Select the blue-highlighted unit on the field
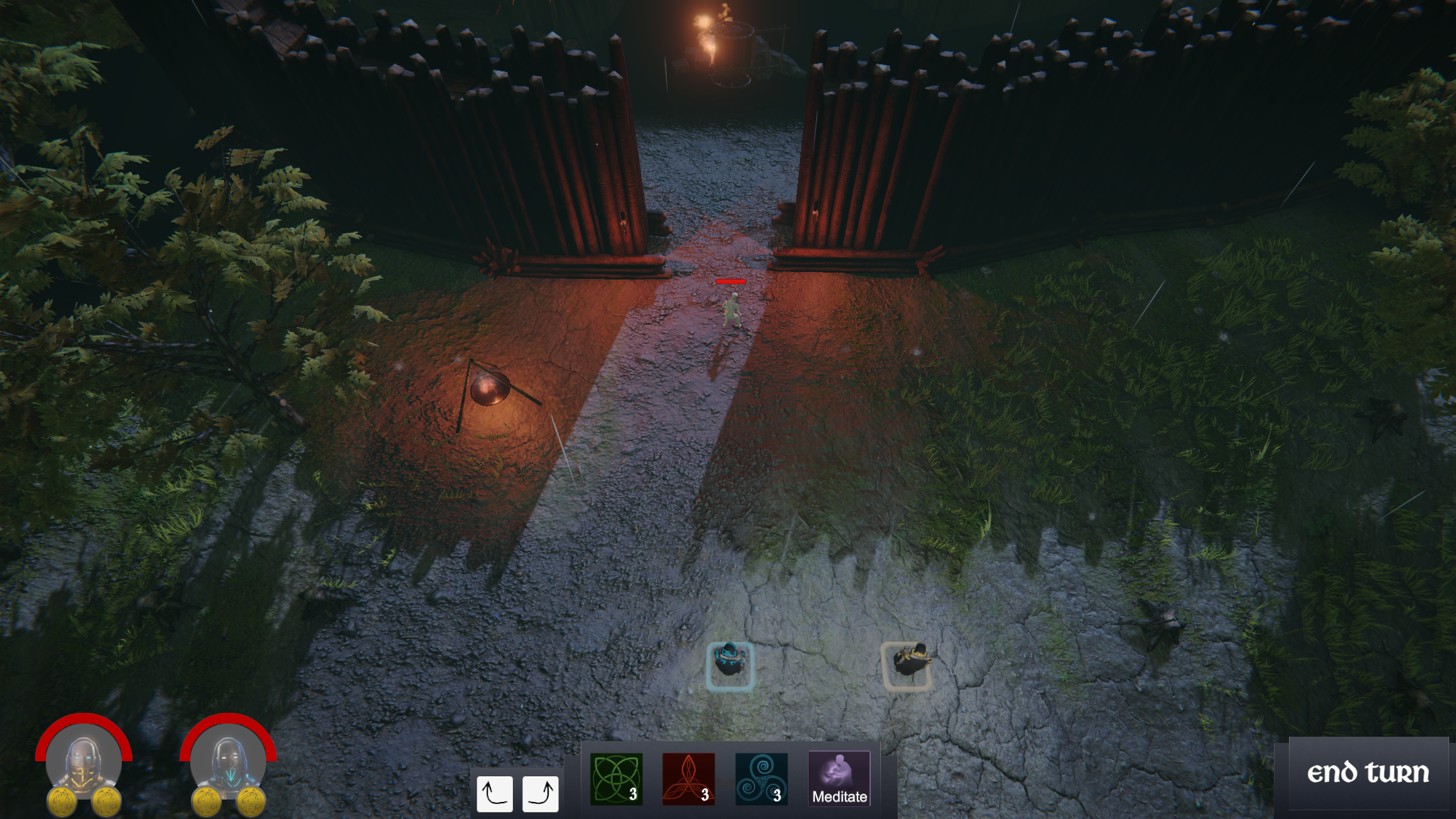Image resolution: width=1456 pixels, height=819 pixels. [x=729, y=665]
